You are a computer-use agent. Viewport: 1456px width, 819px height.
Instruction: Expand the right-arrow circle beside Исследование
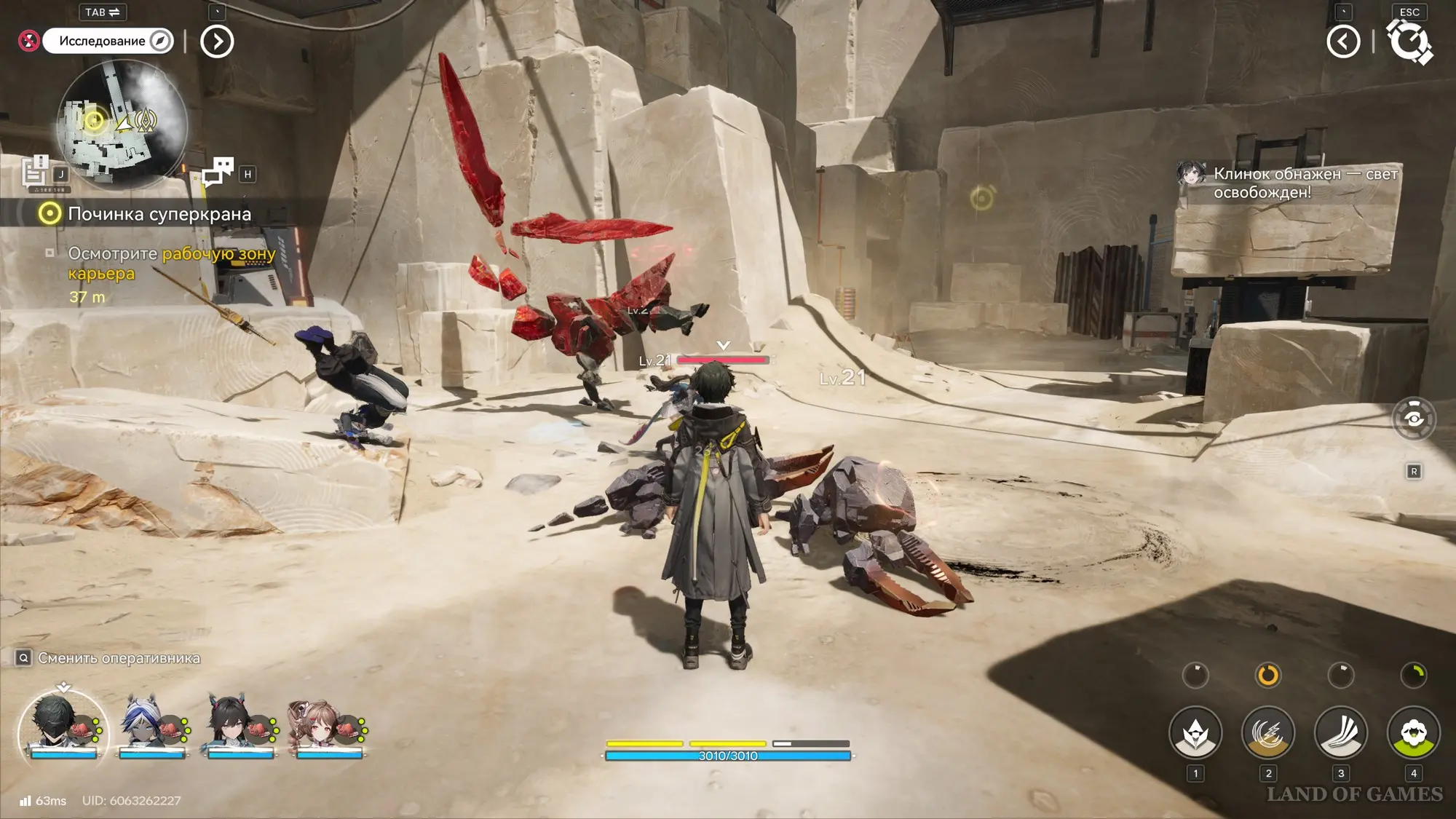(x=217, y=41)
